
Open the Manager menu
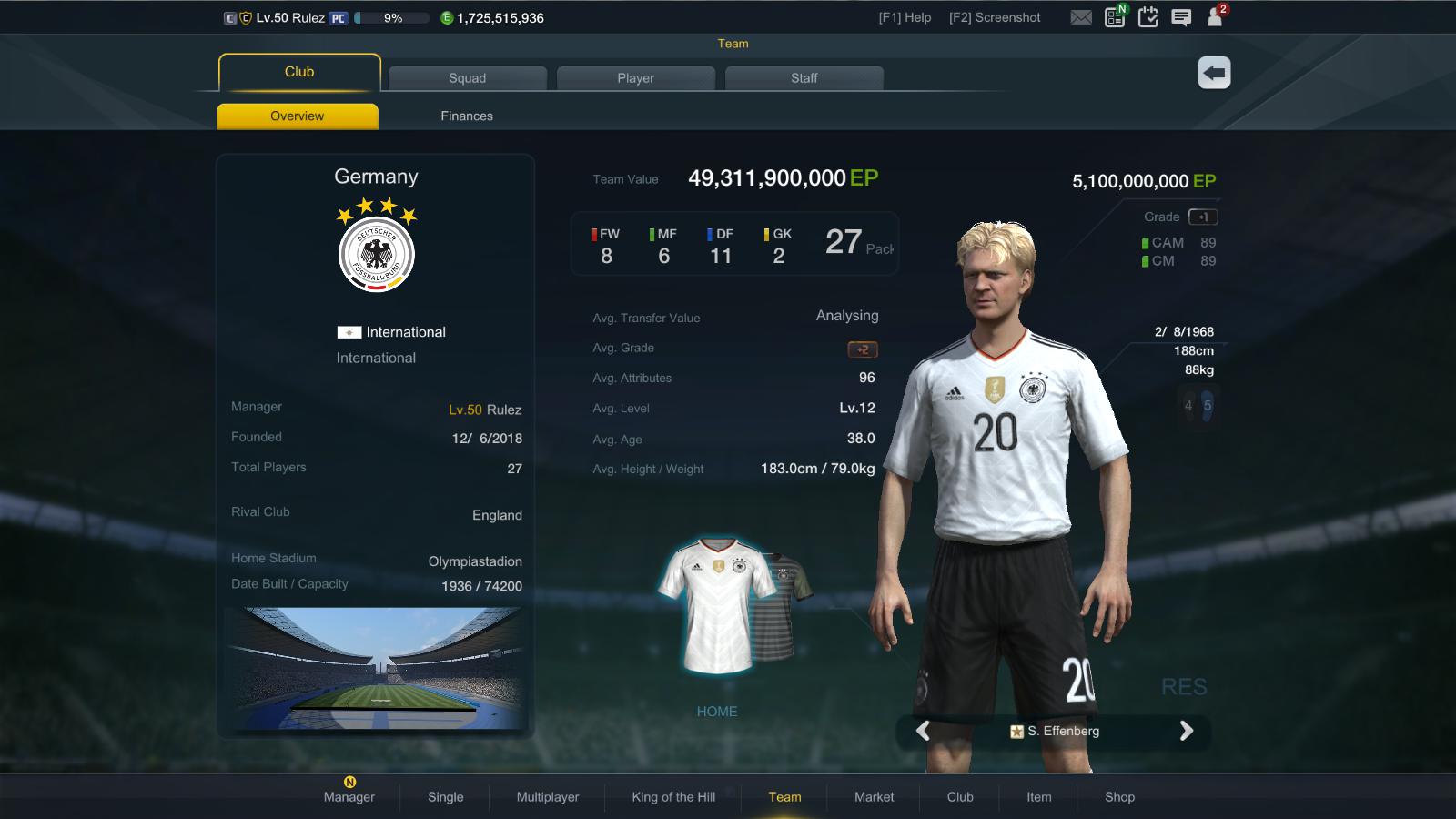[349, 796]
